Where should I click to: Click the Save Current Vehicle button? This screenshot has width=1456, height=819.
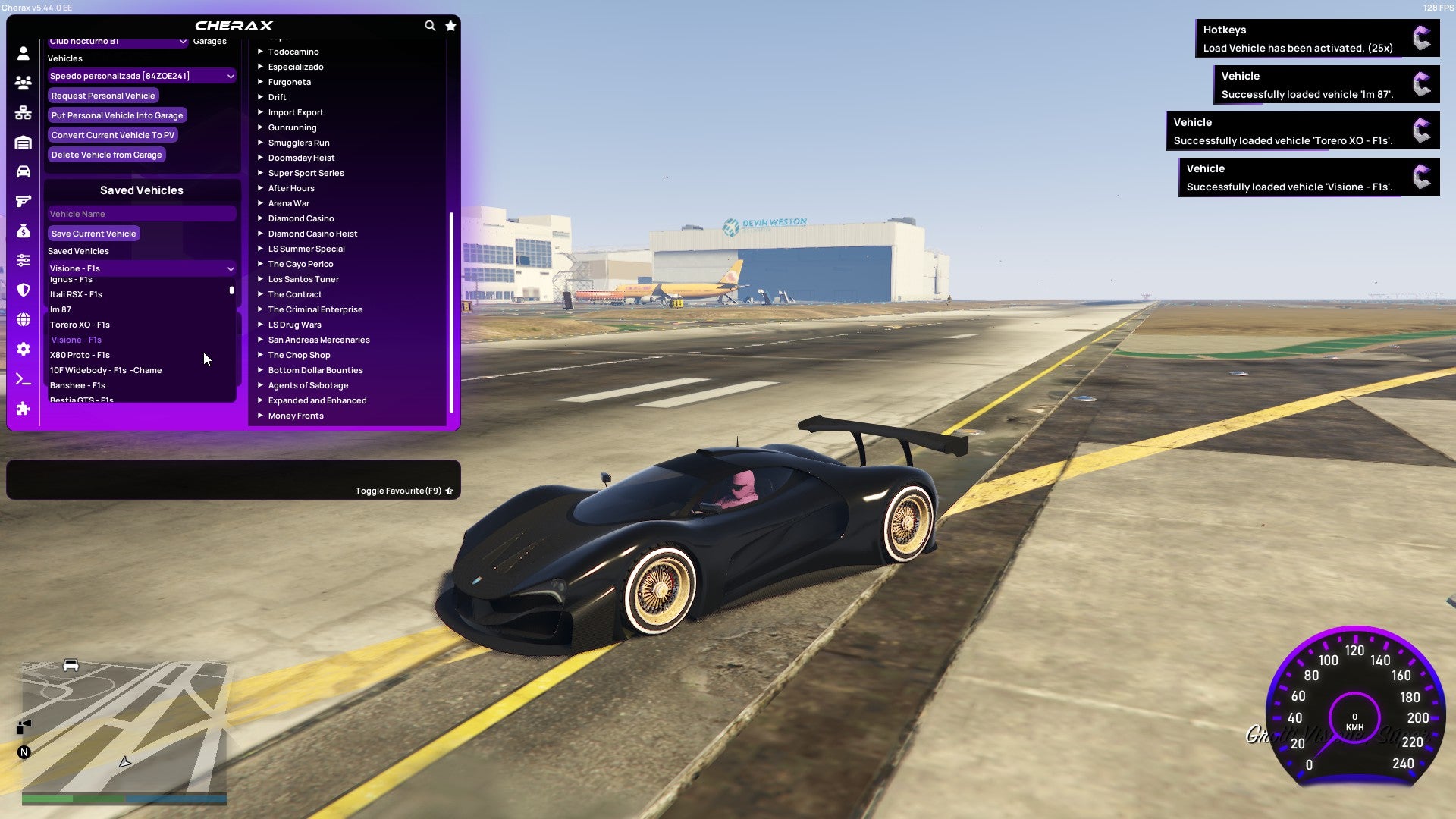93,233
